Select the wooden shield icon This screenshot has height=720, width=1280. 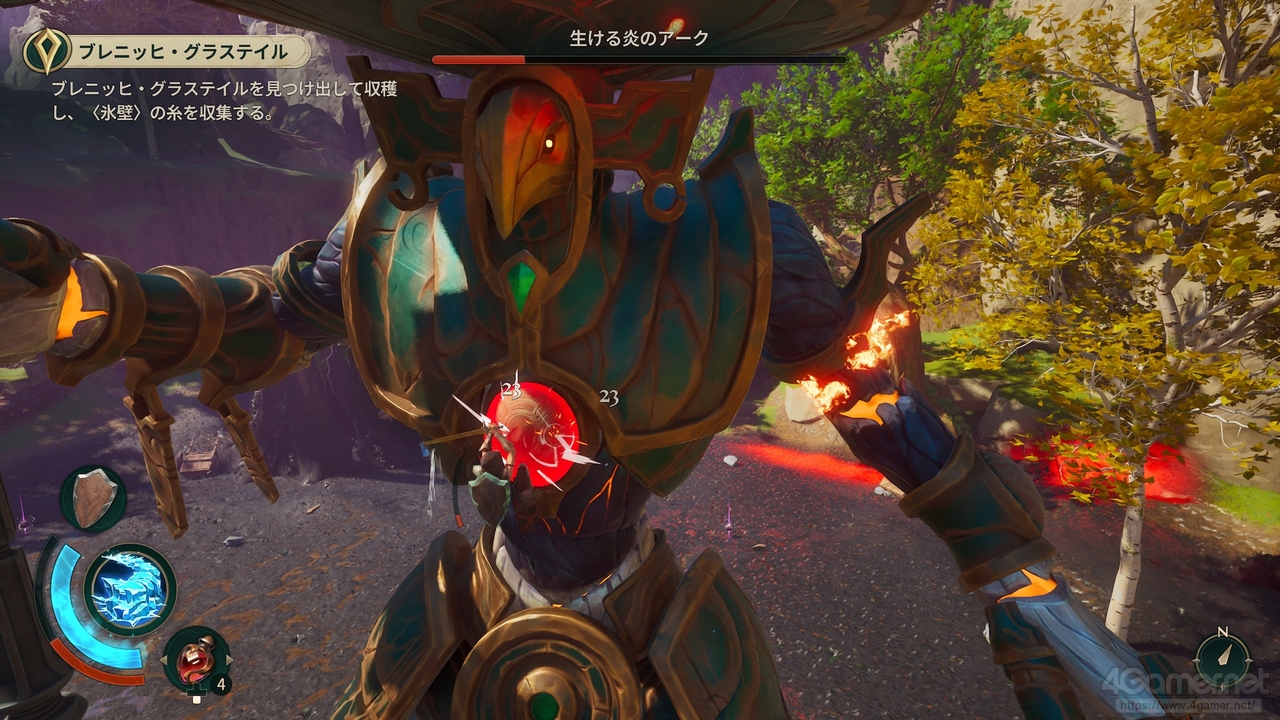point(94,498)
